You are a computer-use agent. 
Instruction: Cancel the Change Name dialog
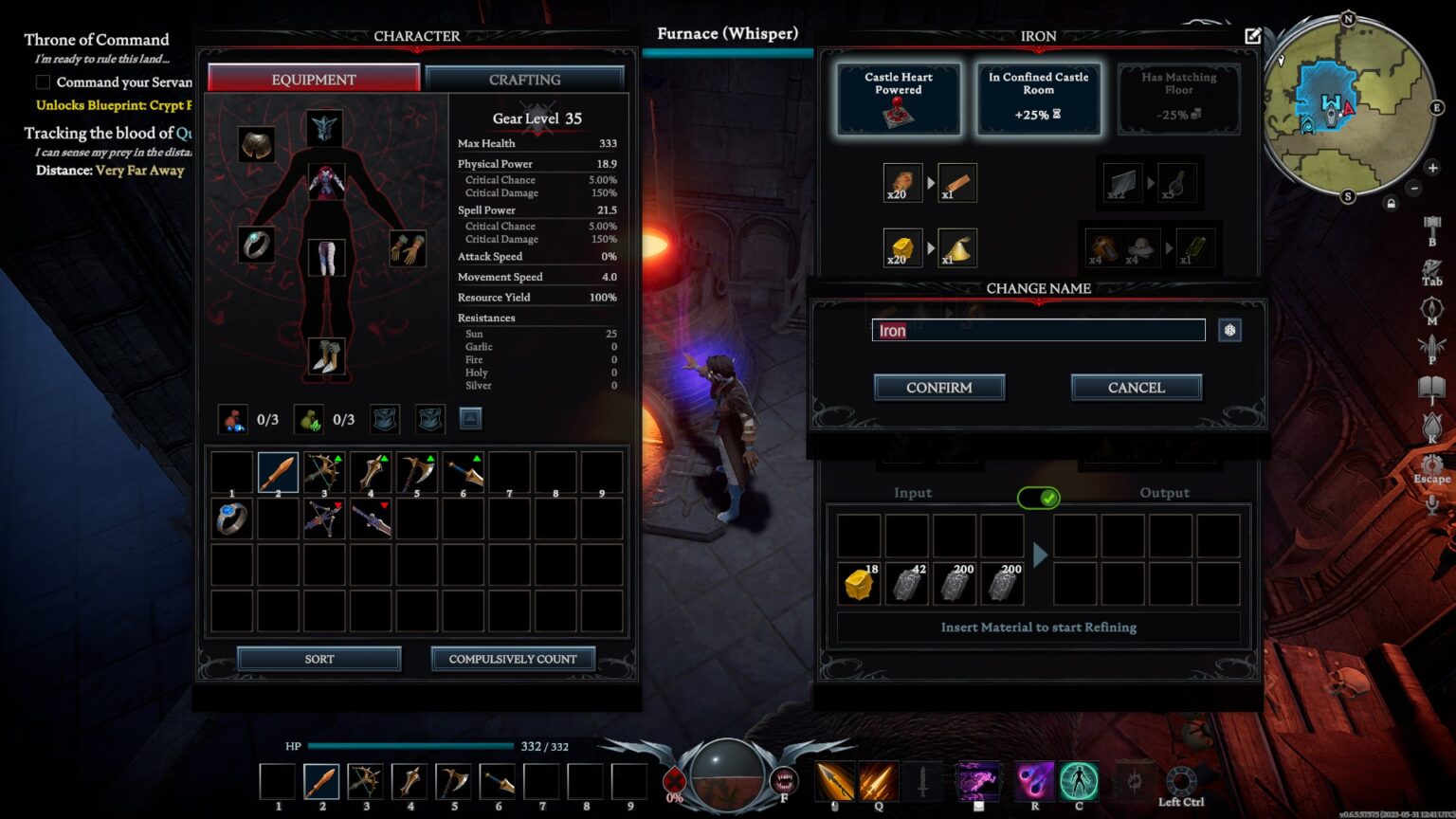click(x=1136, y=388)
